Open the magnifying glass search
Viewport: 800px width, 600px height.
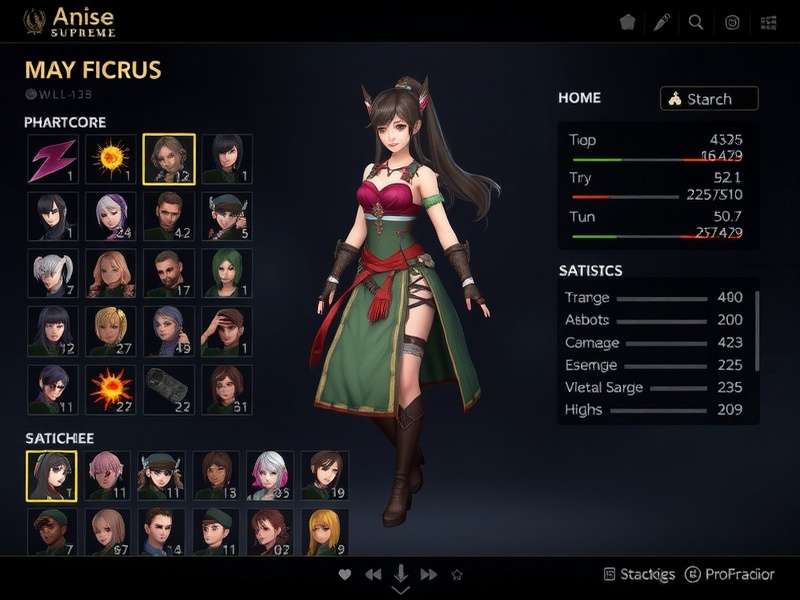(x=696, y=22)
